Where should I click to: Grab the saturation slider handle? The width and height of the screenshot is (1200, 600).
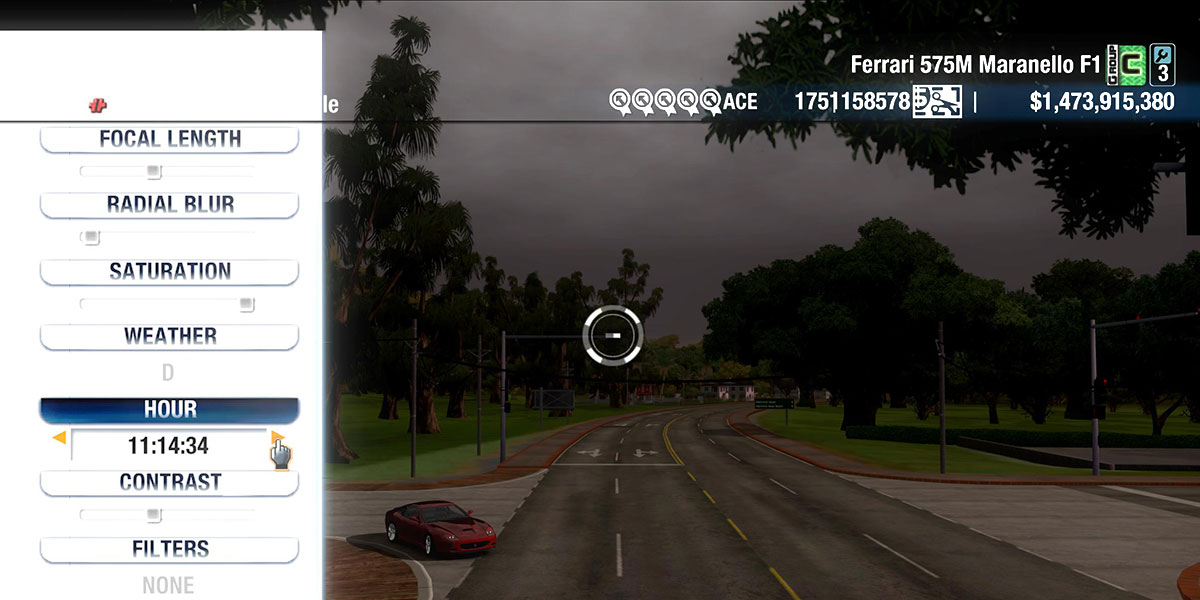[246, 304]
